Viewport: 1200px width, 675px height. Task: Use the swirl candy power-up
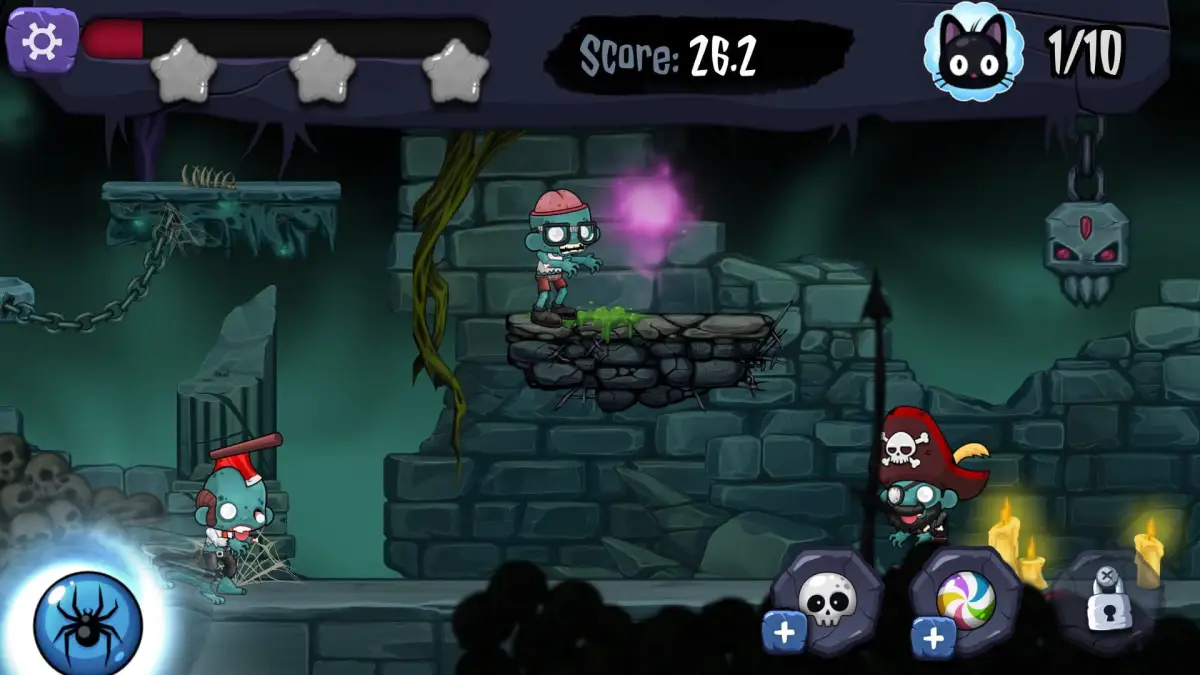pos(966,598)
